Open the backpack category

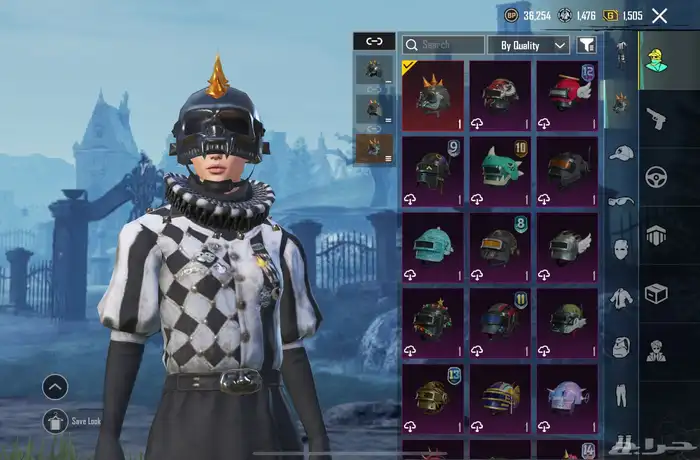[621, 347]
